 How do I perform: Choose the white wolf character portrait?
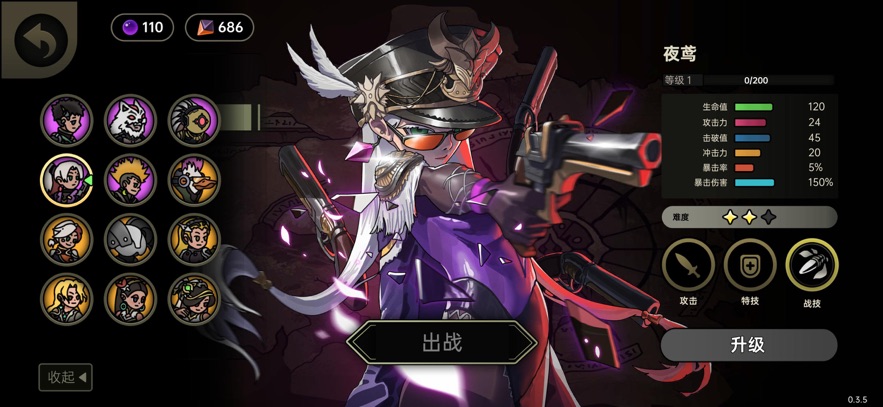(x=130, y=120)
